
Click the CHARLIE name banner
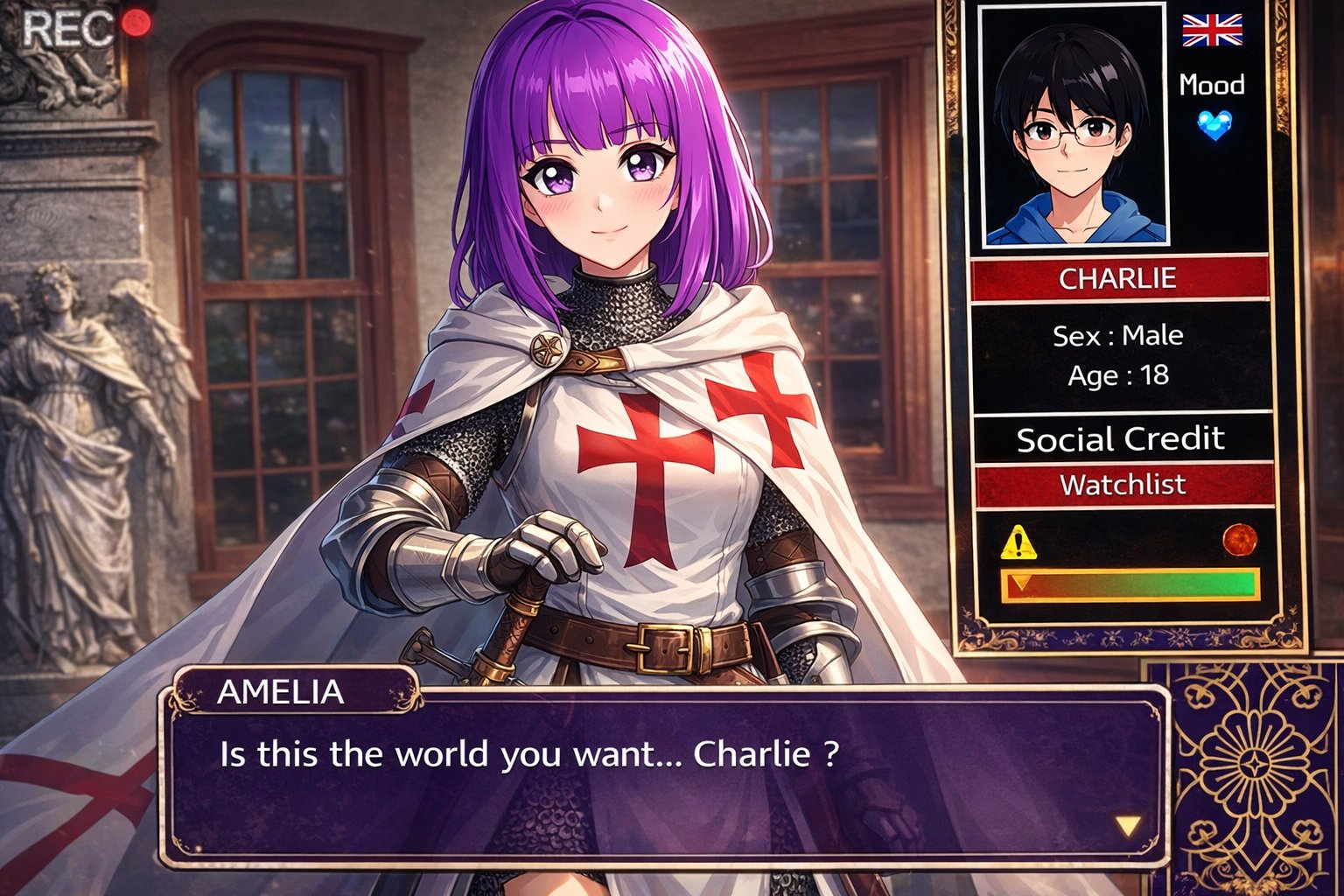[1119, 279]
